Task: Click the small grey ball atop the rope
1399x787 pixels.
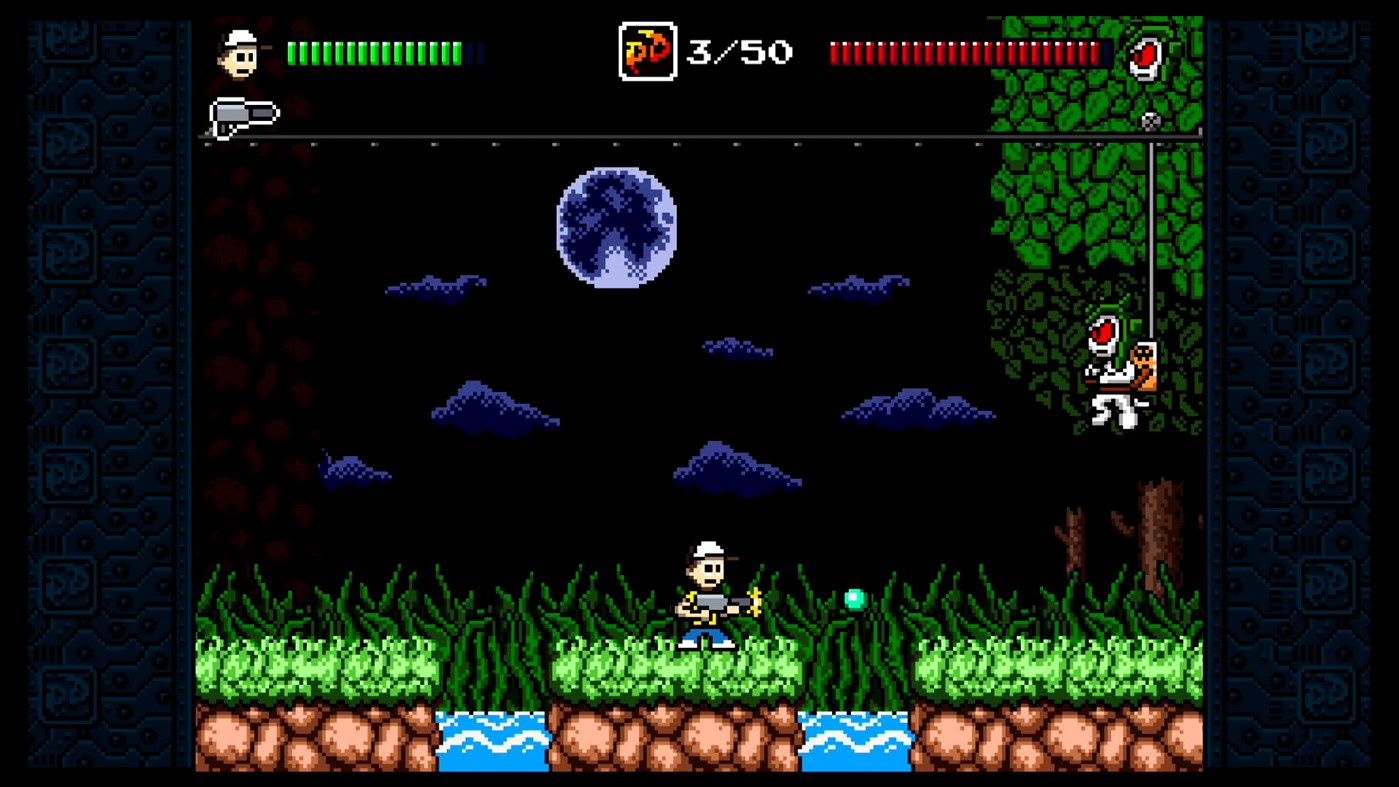Action: click(1152, 120)
